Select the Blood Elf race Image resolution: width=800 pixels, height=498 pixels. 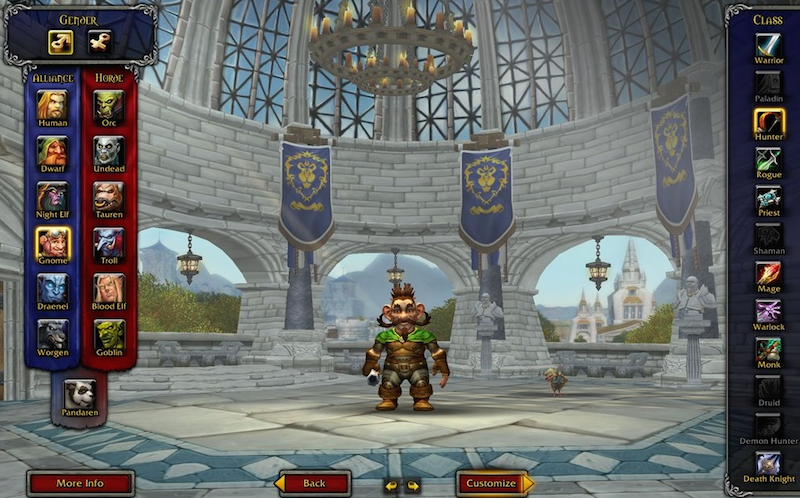click(x=109, y=288)
